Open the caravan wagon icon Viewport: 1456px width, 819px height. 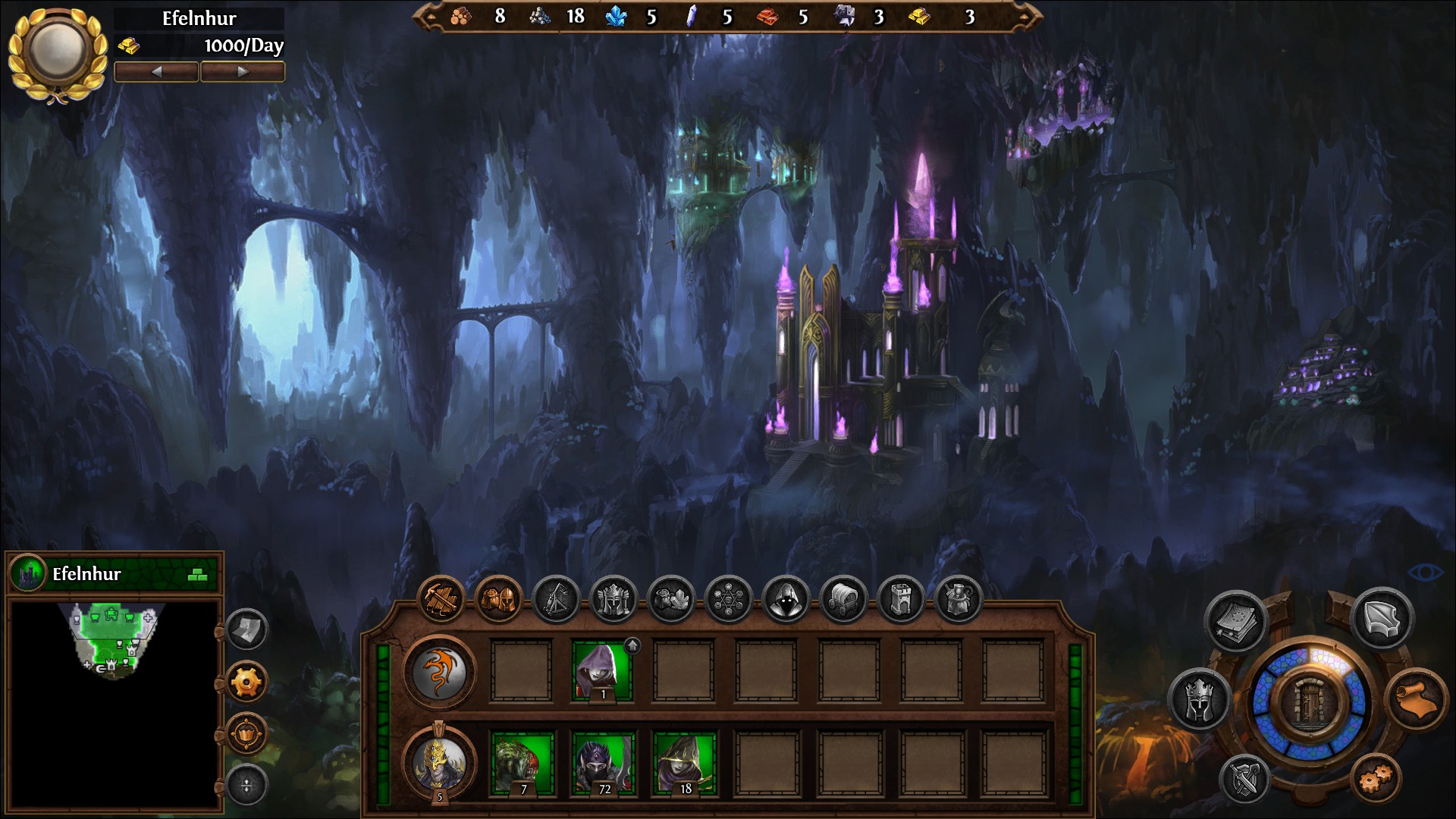coord(843,600)
